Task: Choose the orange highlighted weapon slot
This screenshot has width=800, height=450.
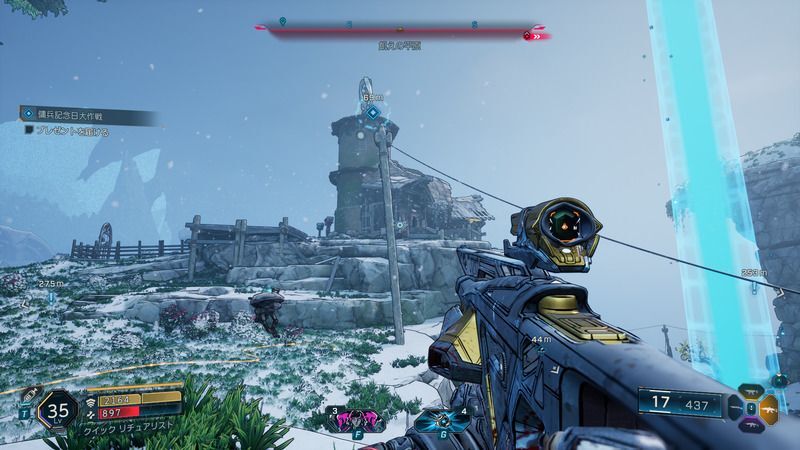Action: point(767,409)
